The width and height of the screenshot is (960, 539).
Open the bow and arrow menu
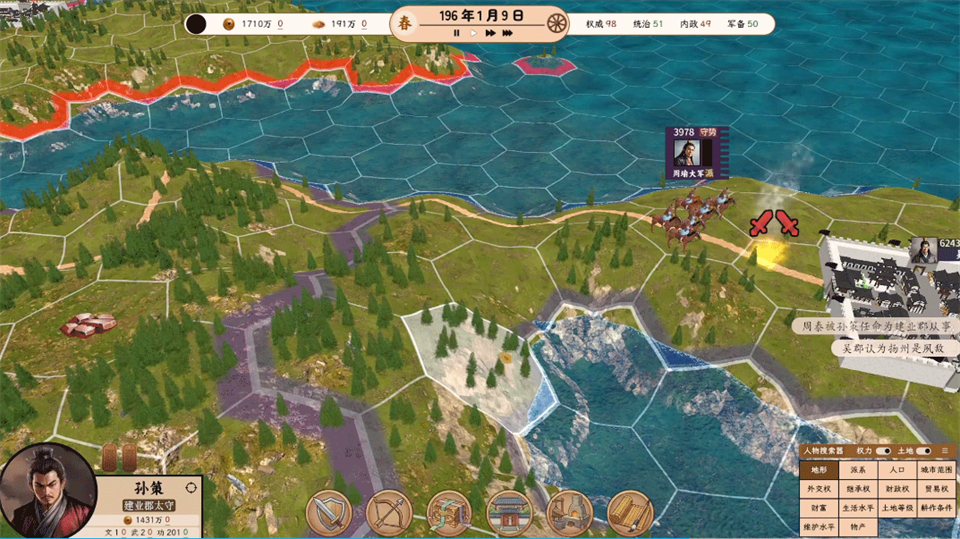388,513
